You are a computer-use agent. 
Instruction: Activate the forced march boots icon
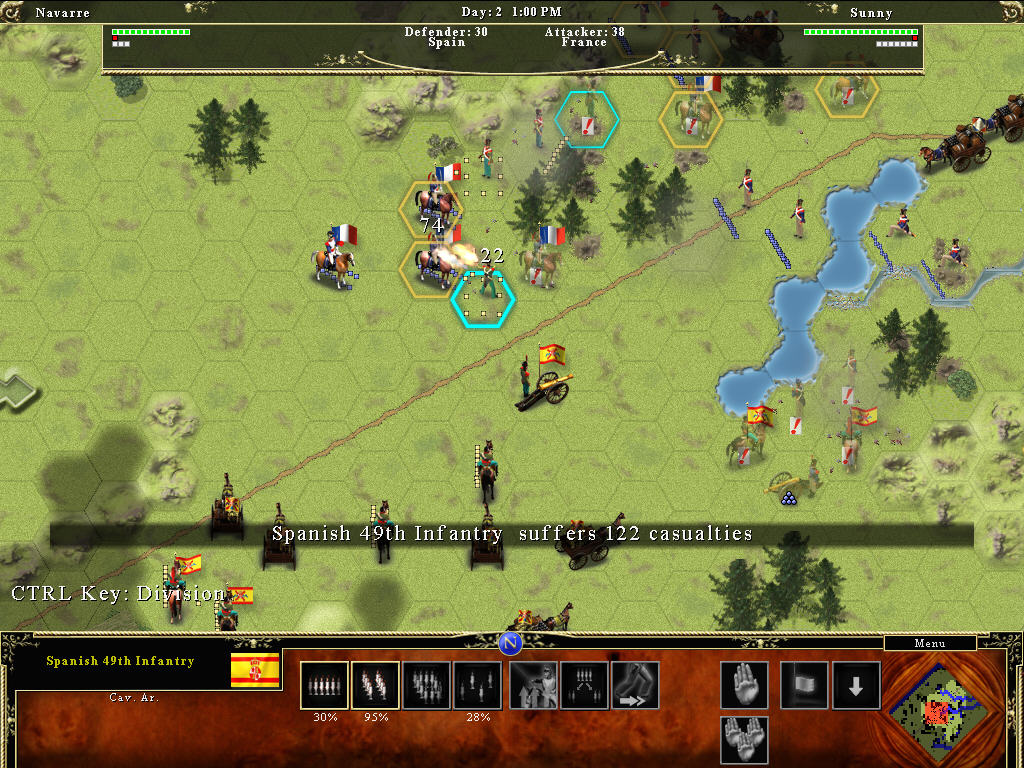click(x=635, y=685)
